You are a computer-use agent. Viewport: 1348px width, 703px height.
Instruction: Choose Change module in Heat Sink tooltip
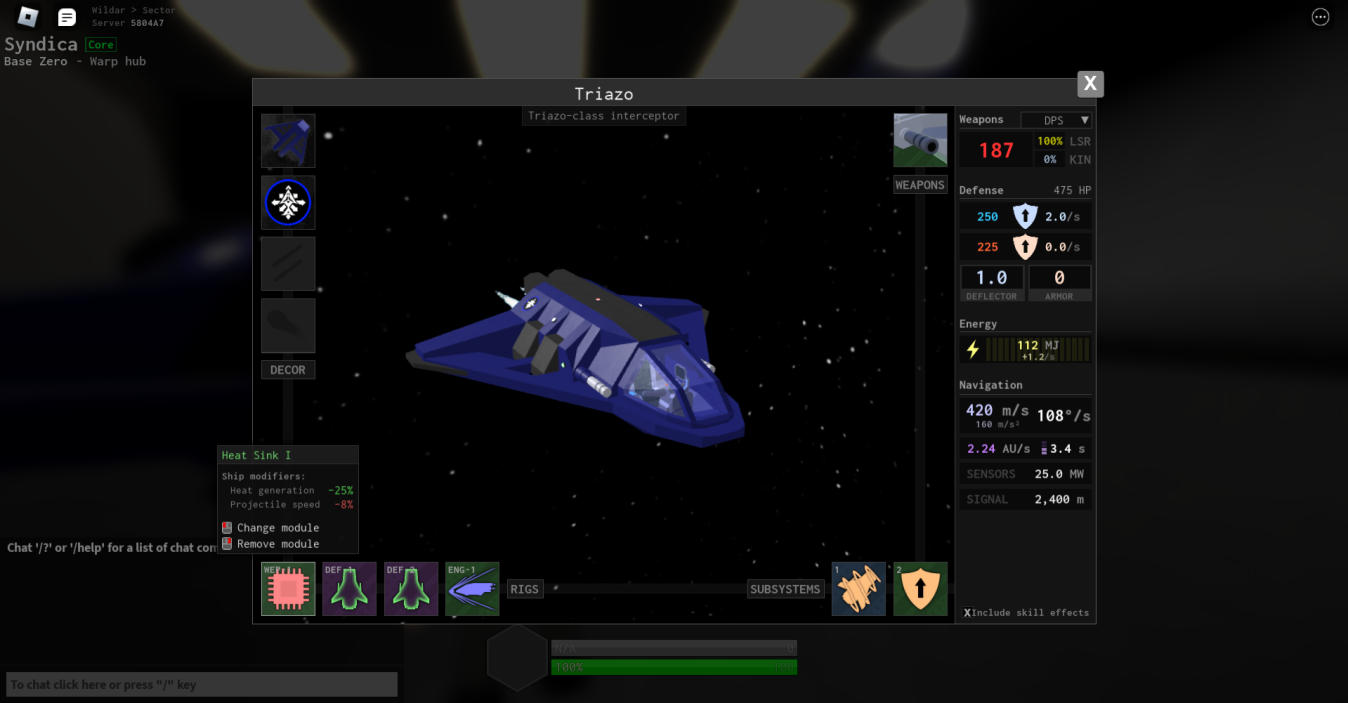[x=277, y=528]
